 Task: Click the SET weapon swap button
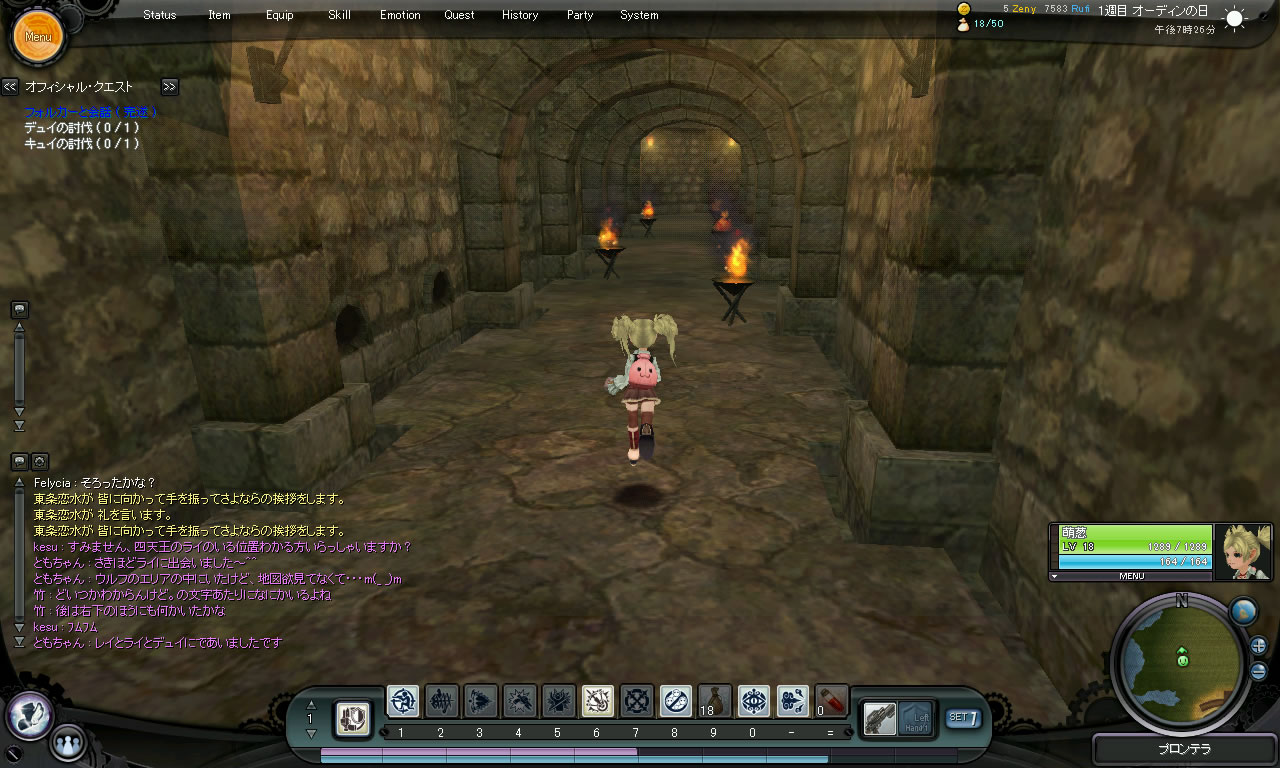(963, 717)
